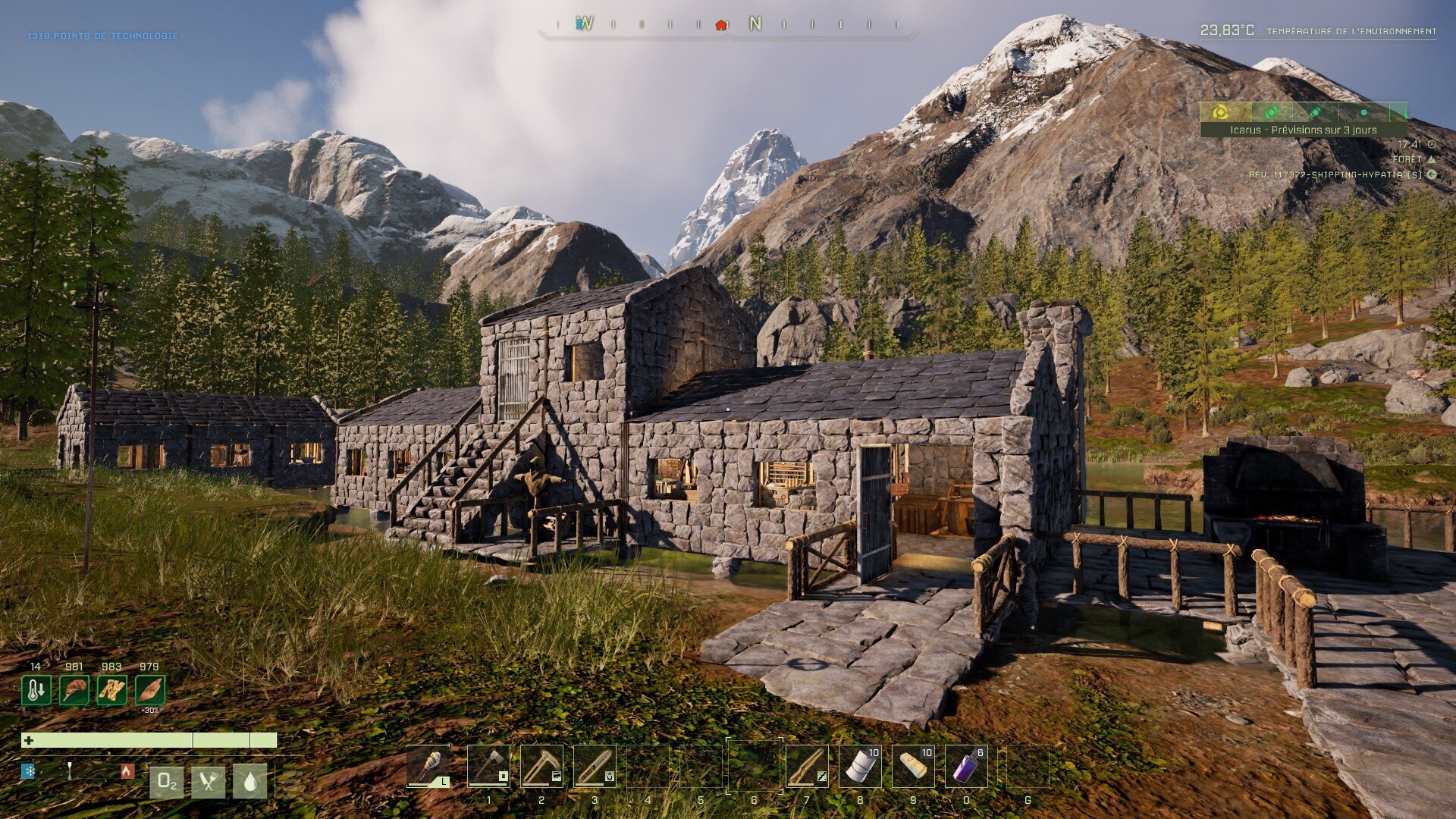Select the torch light slot
Image resolution: width=1456 pixels, height=819 pixels.
[x=428, y=766]
